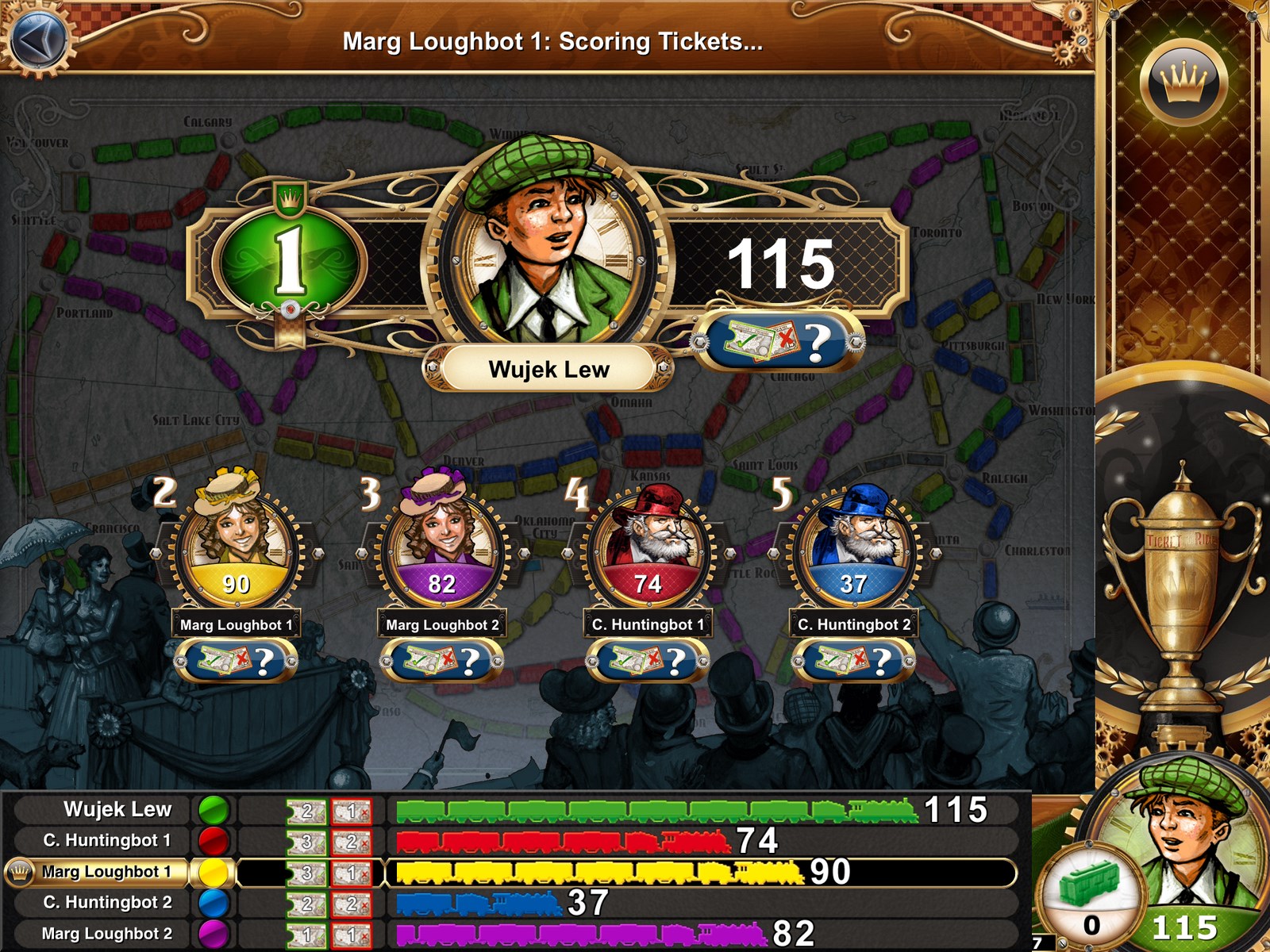Reveal Marg Loughbot 2's tickets
The image size is (1270, 952).
[x=441, y=660]
